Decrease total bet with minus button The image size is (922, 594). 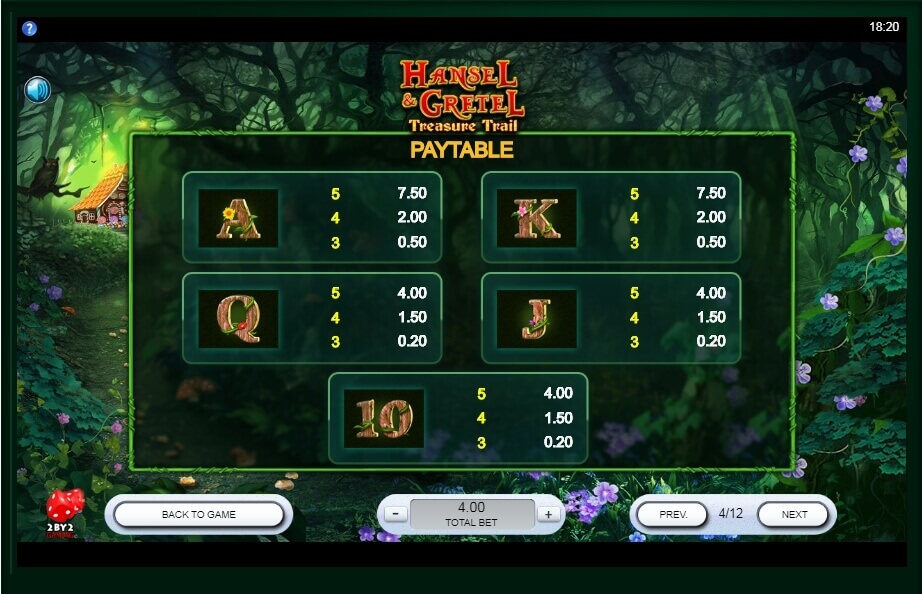[x=395, y=514]
